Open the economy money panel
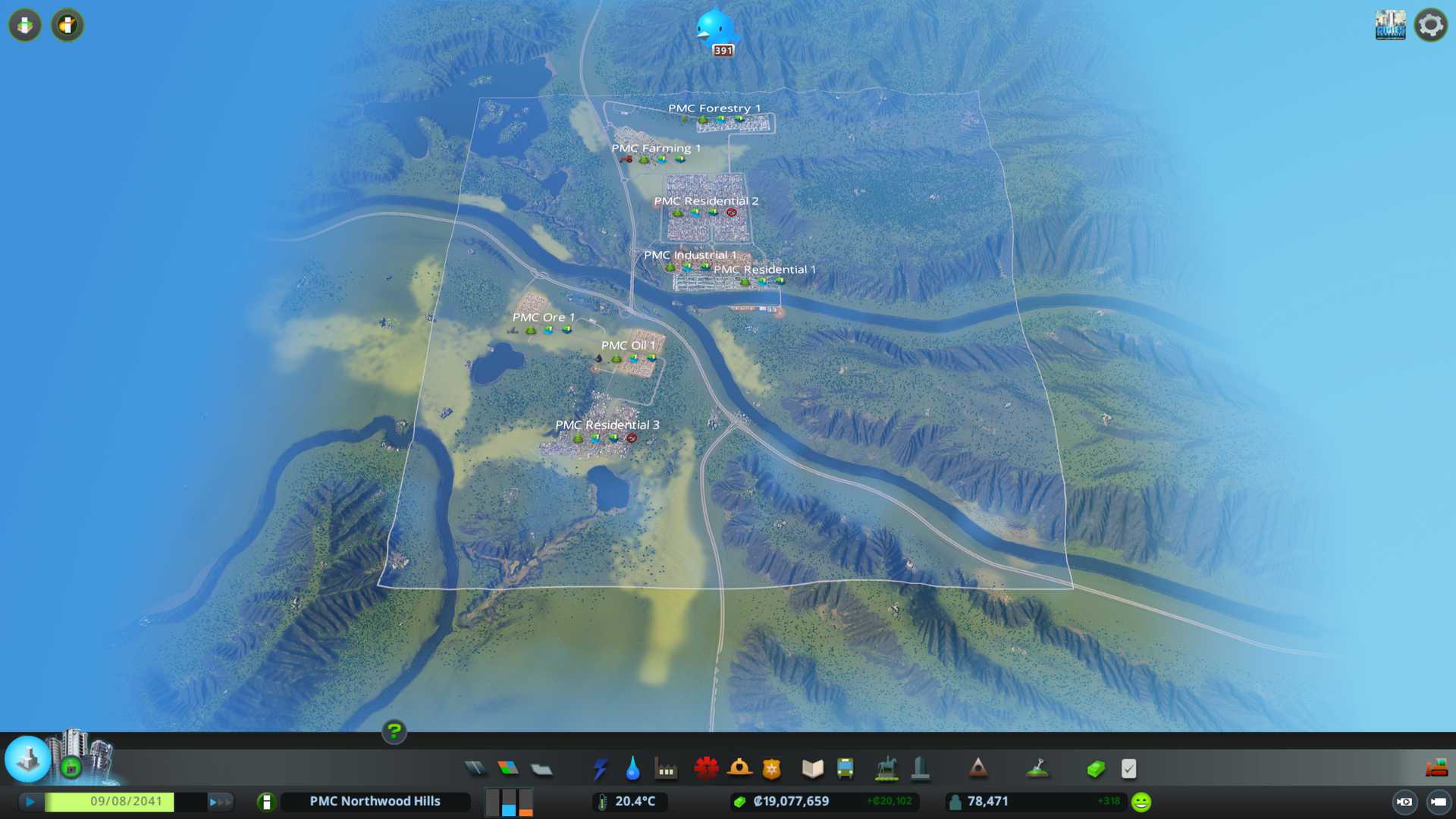 coord(1096,769)
